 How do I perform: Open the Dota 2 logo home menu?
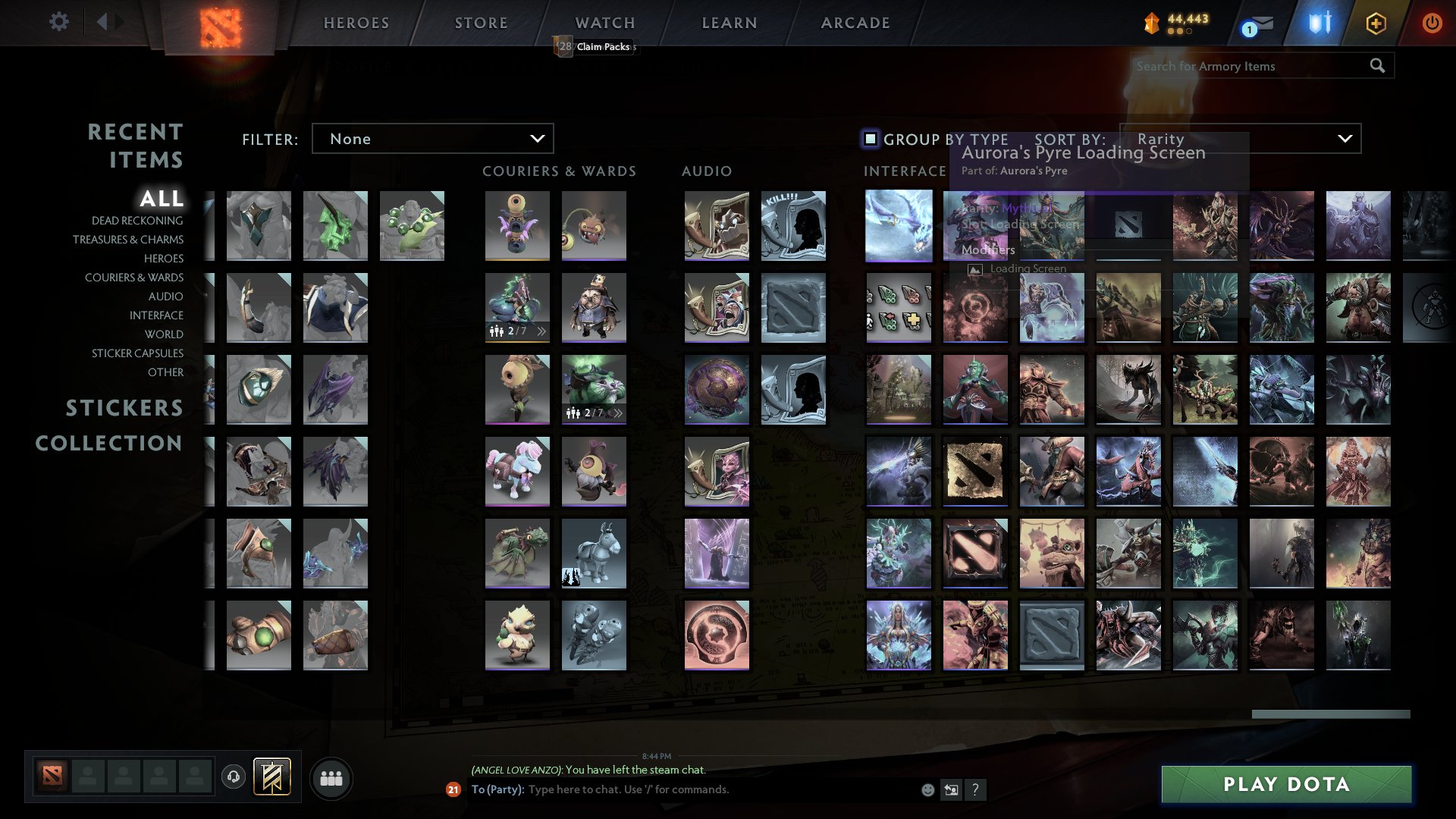click(x=218, y=23)
